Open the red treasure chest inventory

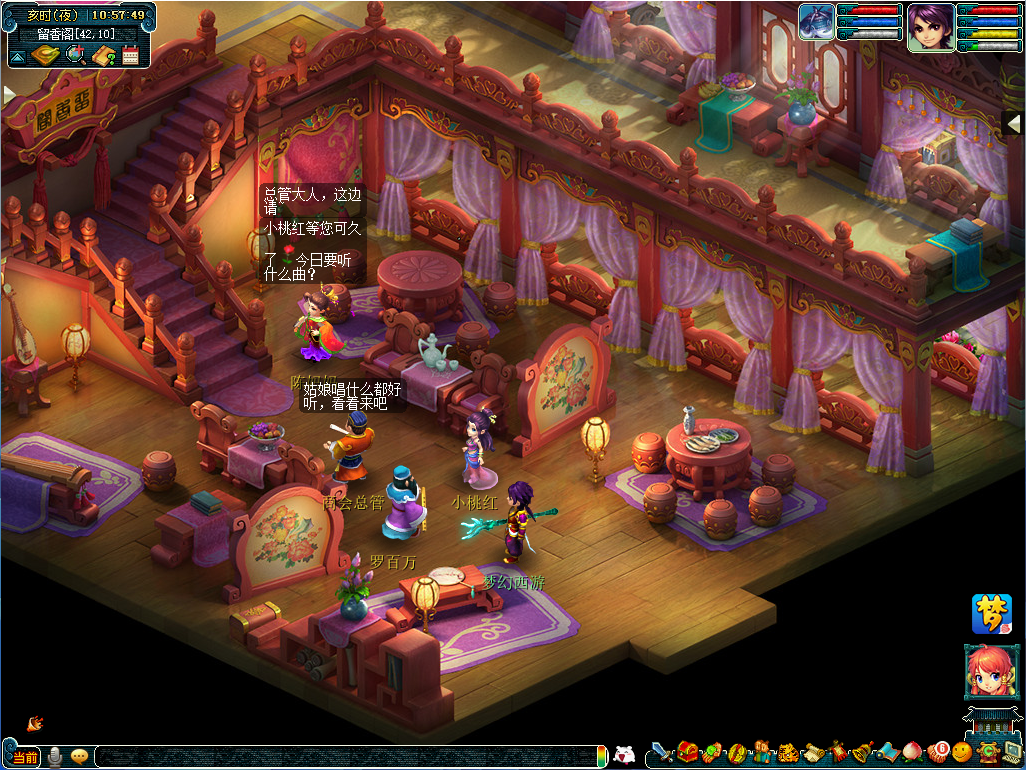[x=687, y=752]
